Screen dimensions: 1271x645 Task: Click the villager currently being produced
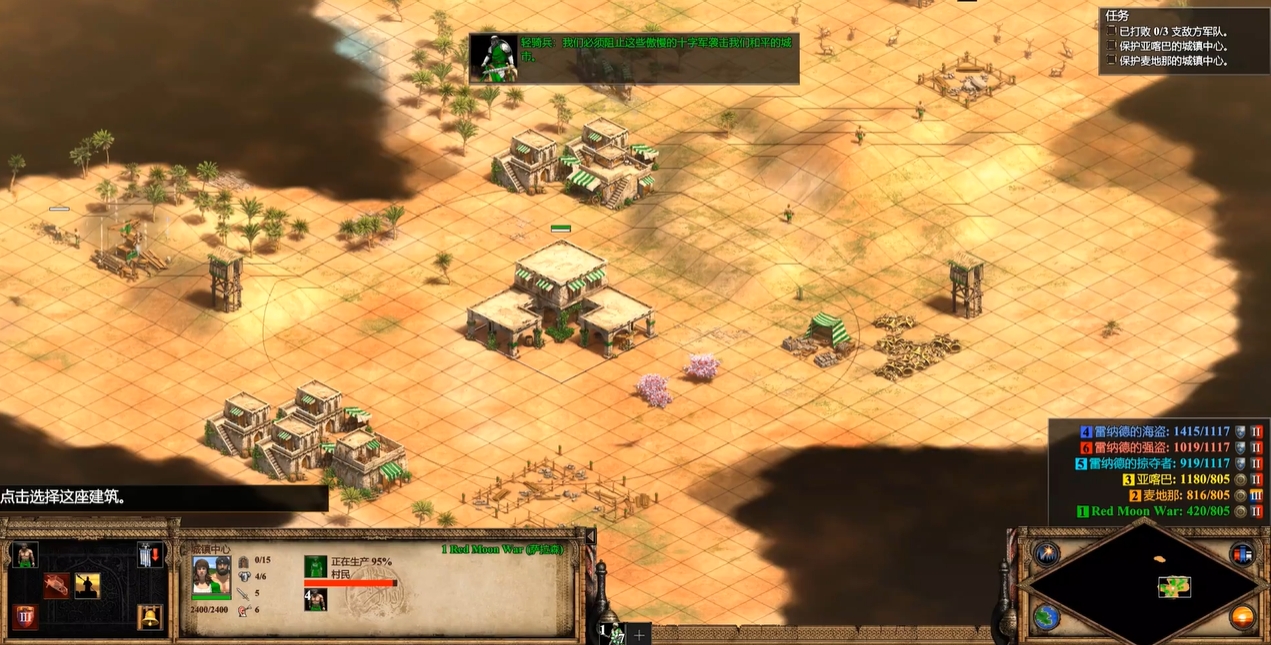tap(316, 567)
